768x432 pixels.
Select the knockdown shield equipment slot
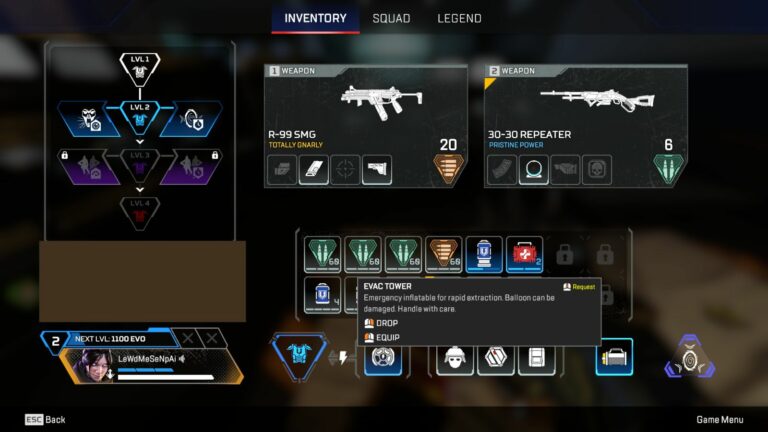(496, 357)
